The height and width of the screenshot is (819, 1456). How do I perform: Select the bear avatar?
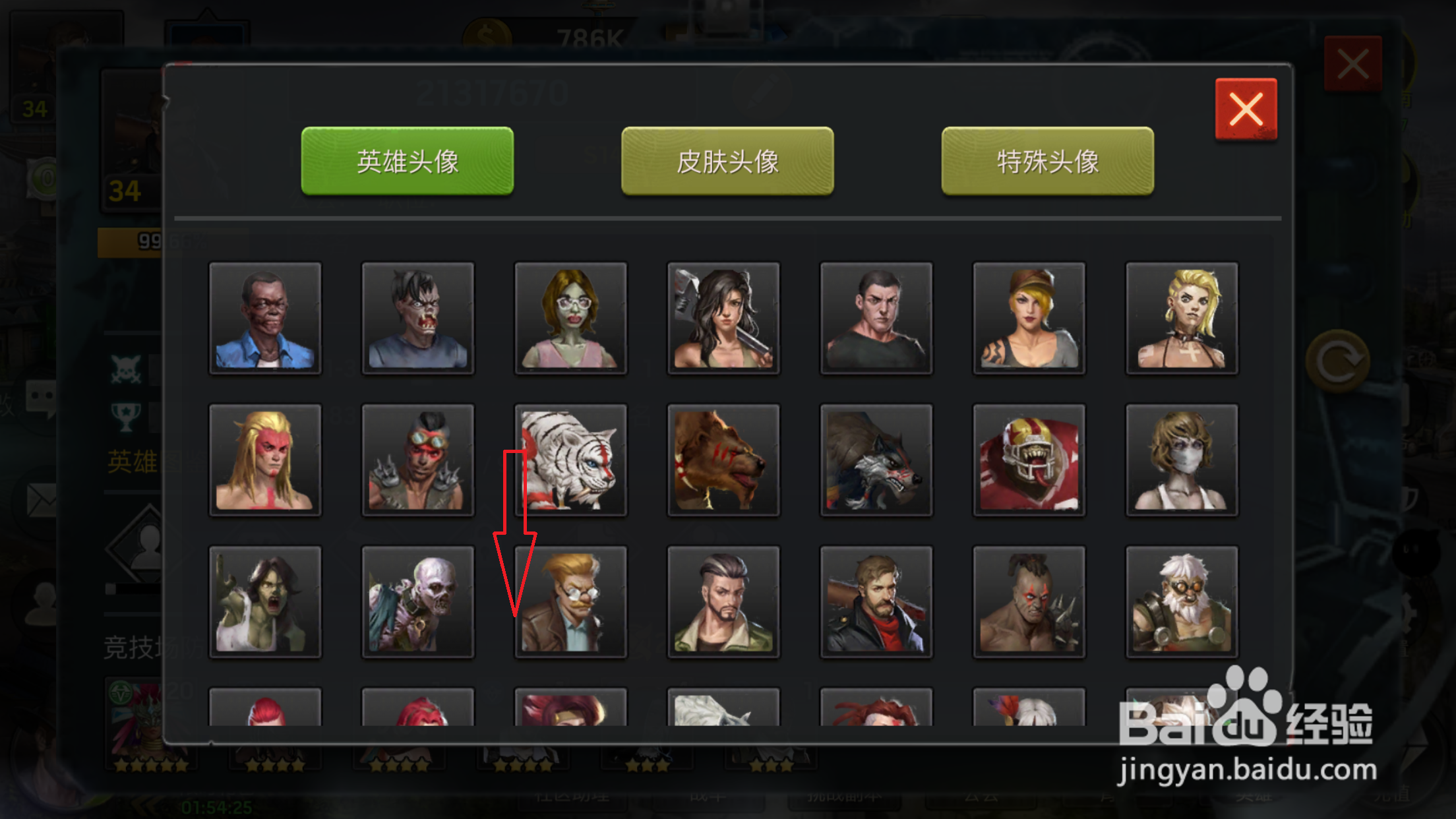pyautogui.click(x=723, y=460)
